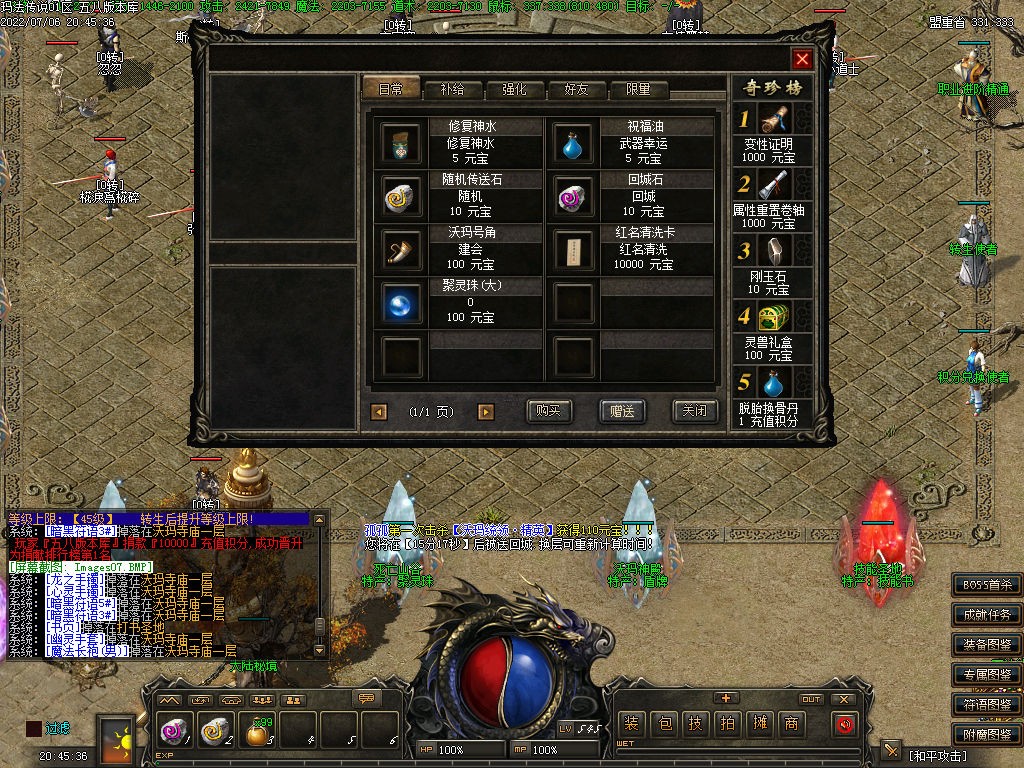
Task: Select the 灵兽礼盒 green chest in 奇珍榜
Action: coord(773,319)
